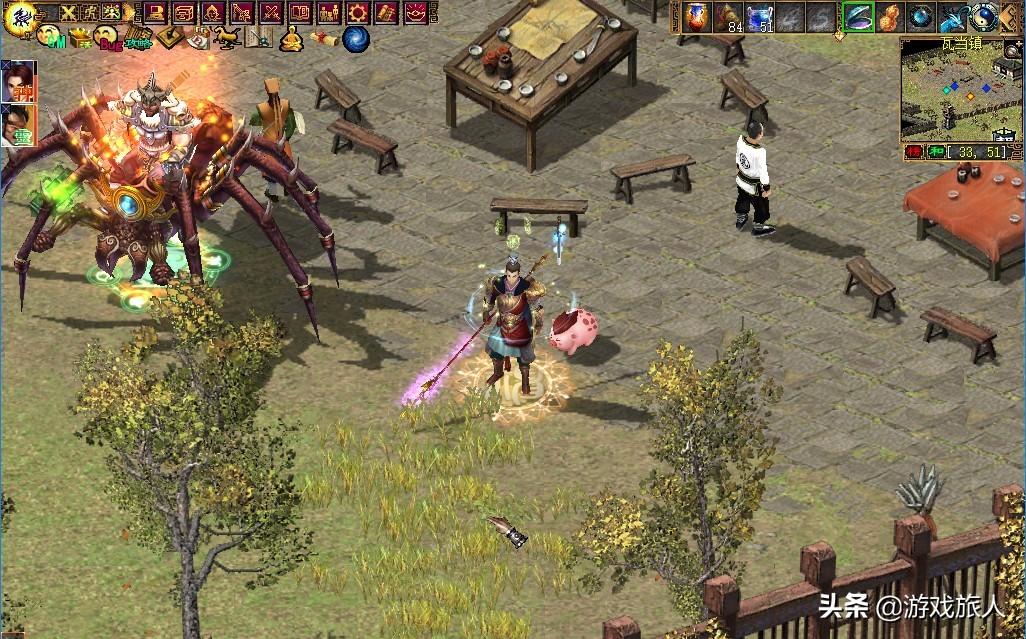Image resolution: width=1026 pixels, height=639 pixels.
Task: Use the blue cauldron item with 51
Action: click(x=760, y=17)
